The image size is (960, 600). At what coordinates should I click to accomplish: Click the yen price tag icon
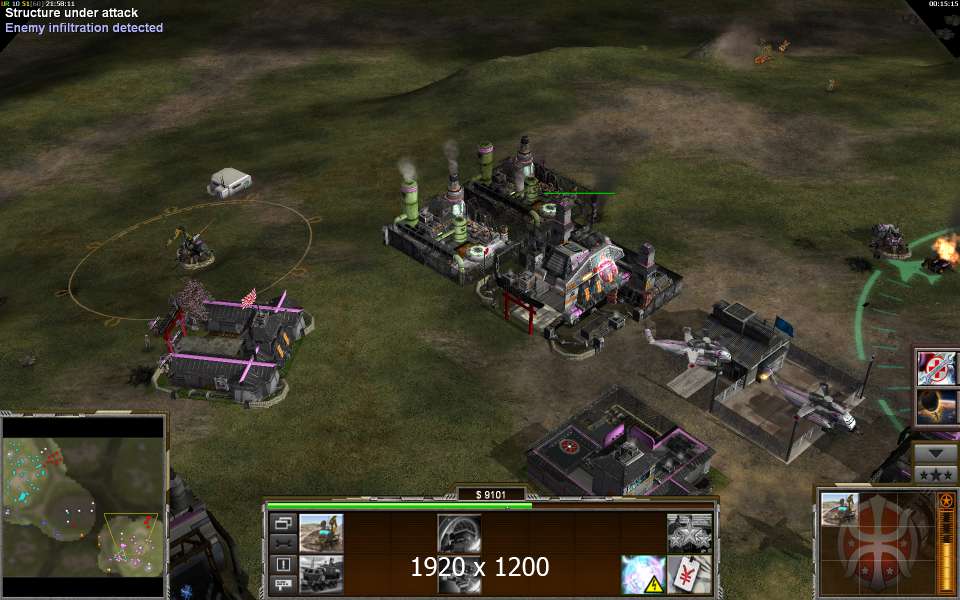(690, 574)
